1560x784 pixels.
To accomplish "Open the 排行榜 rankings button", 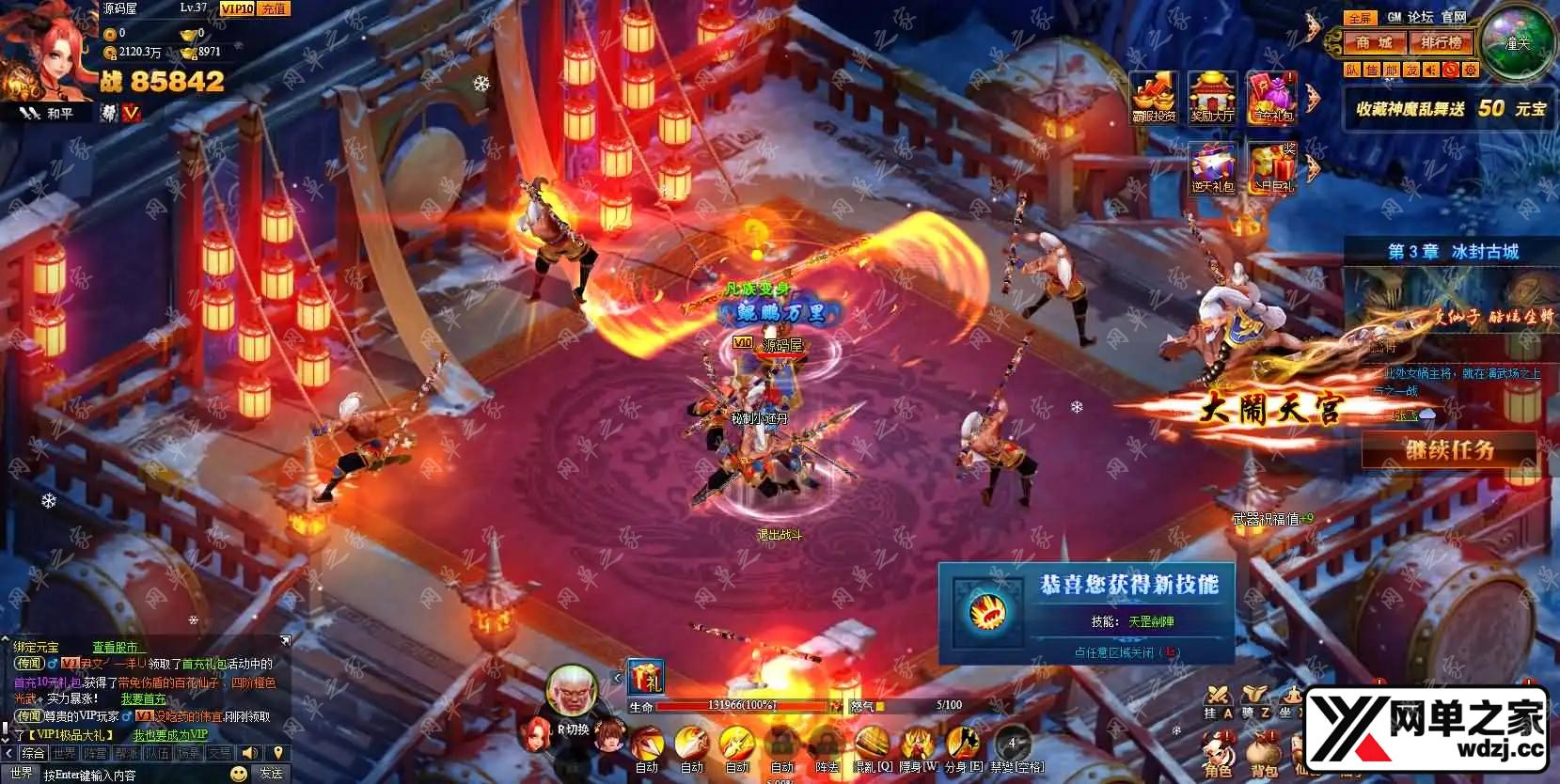I will [1441, 43].
